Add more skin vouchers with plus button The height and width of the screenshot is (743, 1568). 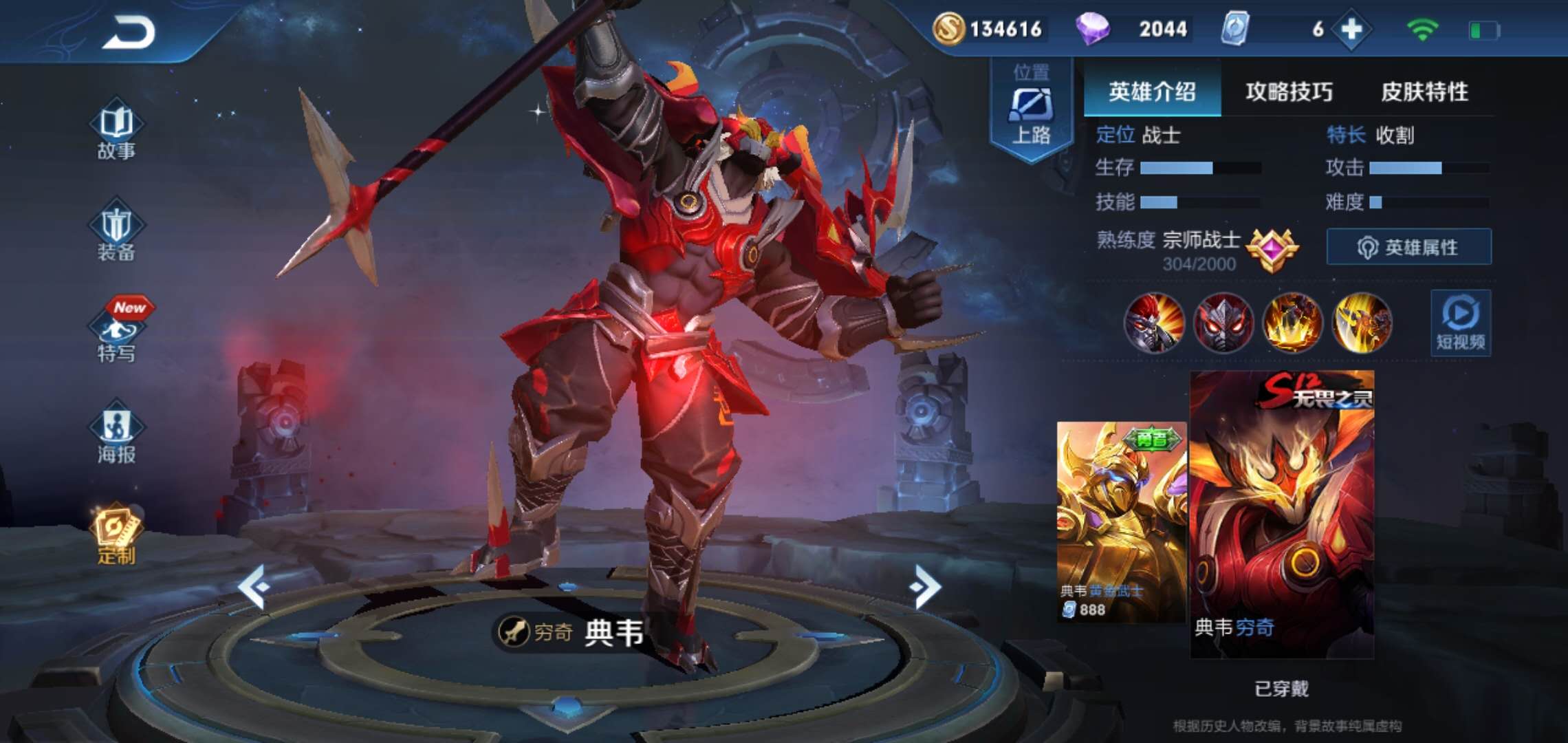click(1351, 30)
